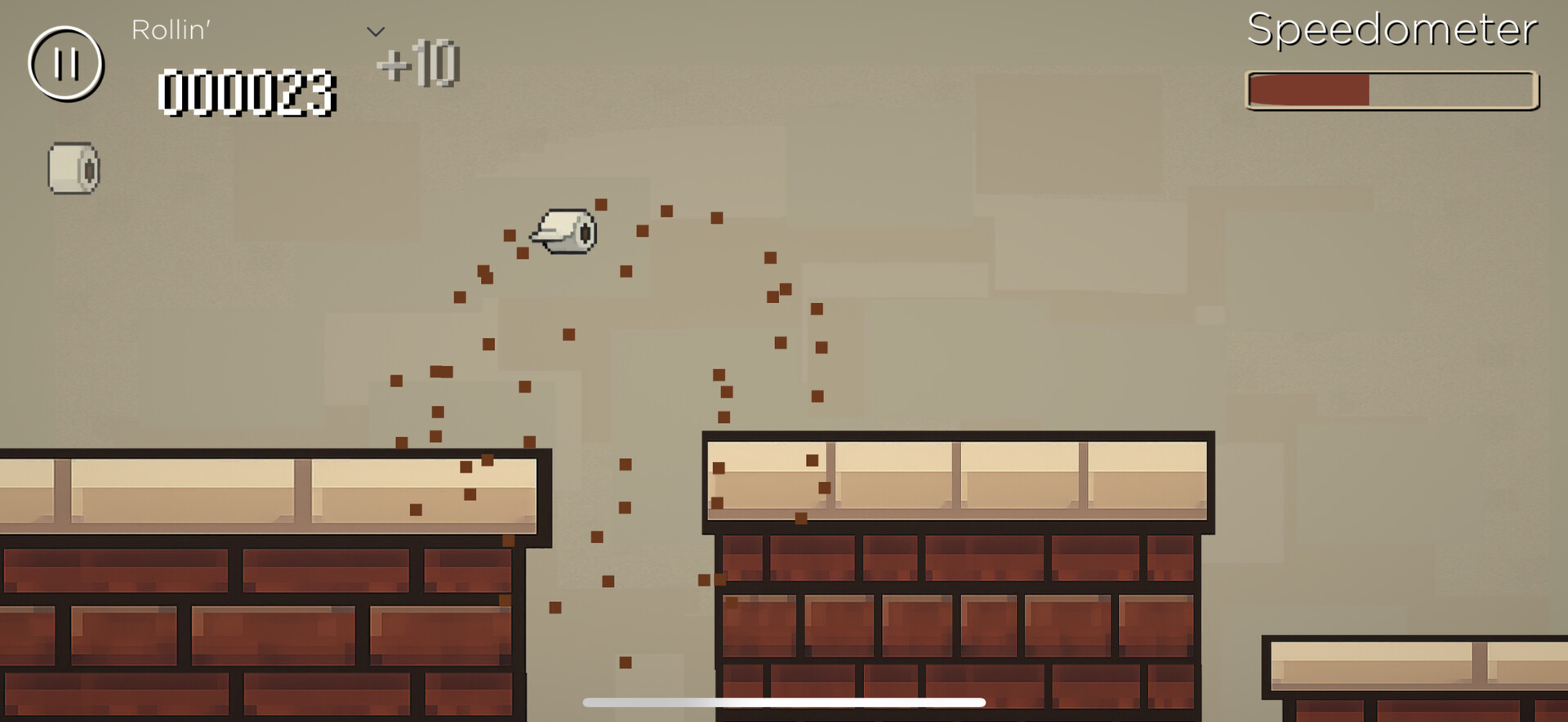Viewport: 1568px width, 722px height.
Task: Tap the home indicator bar at bottom
Action: click(782, 701)
